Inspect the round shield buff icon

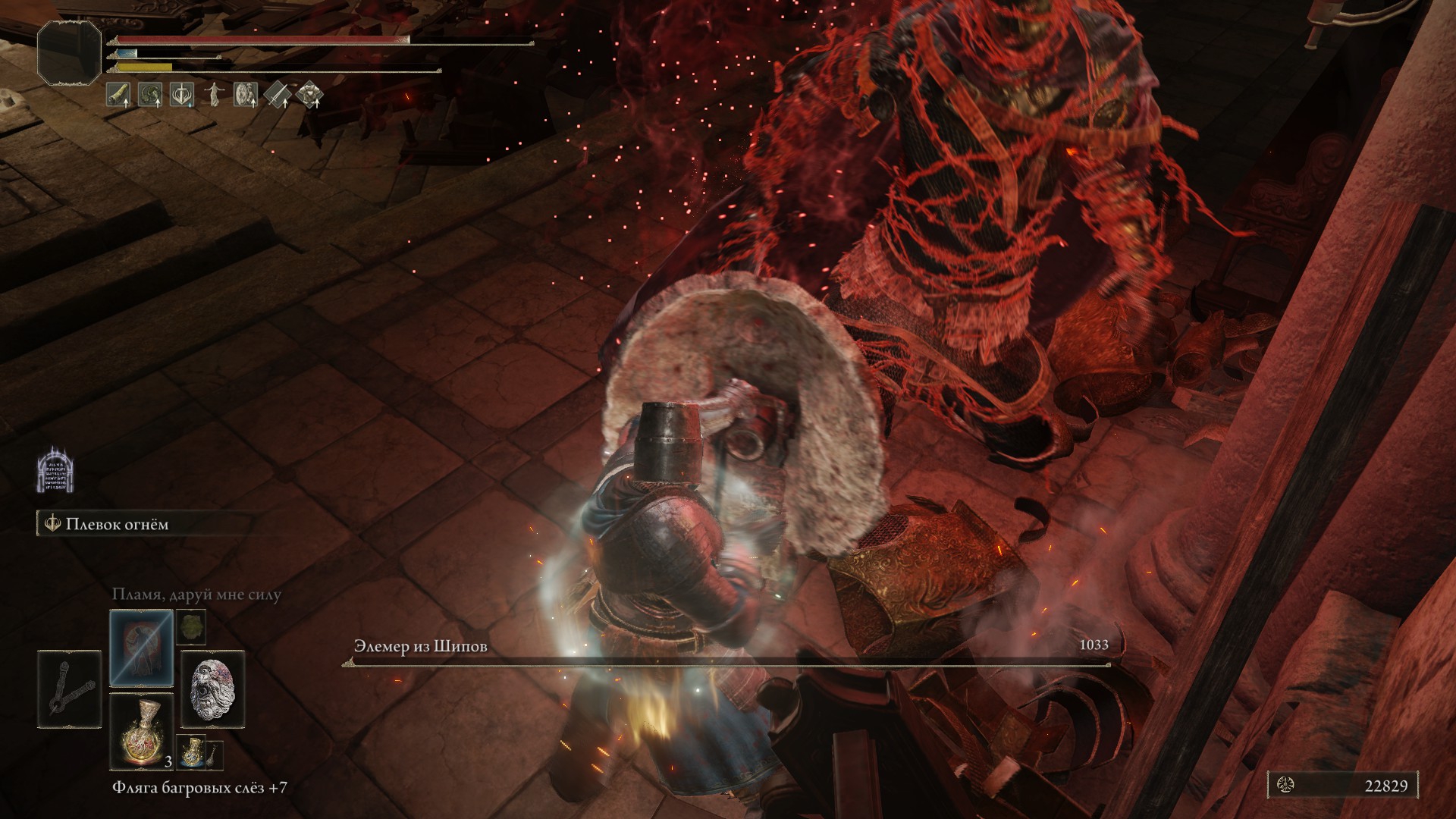click(x=246, y=95)
